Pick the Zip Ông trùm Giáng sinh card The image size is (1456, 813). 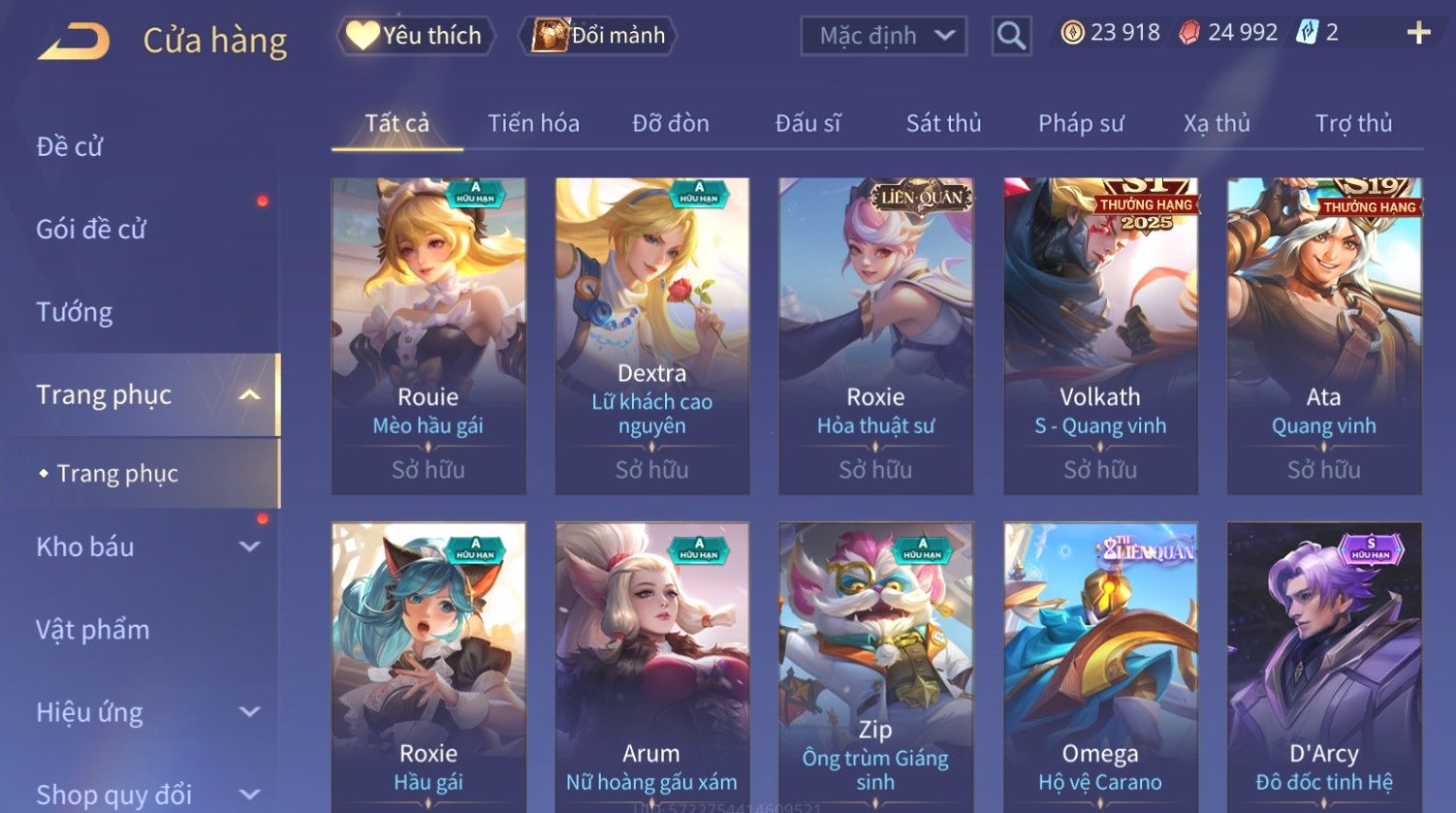coord(875,669)
